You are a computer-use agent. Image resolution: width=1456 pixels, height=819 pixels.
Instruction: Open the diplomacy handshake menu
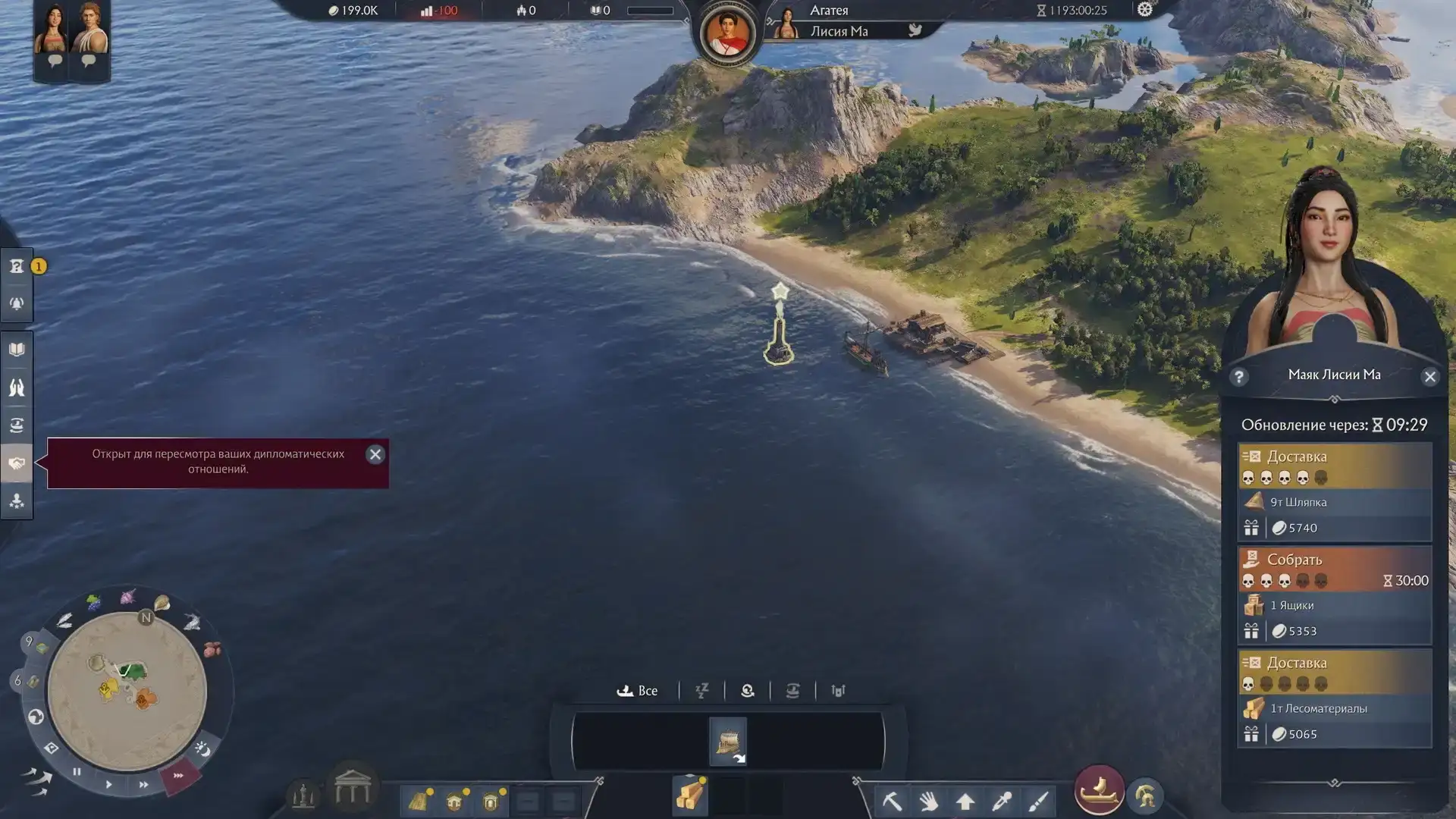(x=17, y=463)
